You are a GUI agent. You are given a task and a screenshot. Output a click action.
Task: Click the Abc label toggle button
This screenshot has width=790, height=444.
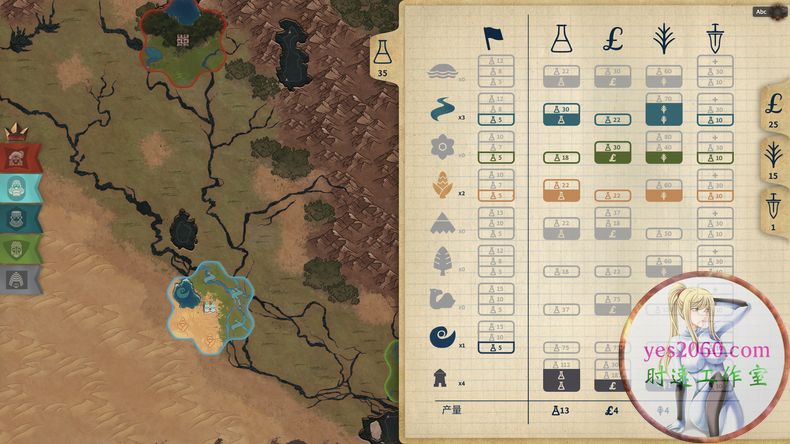(x=761, y=11)
